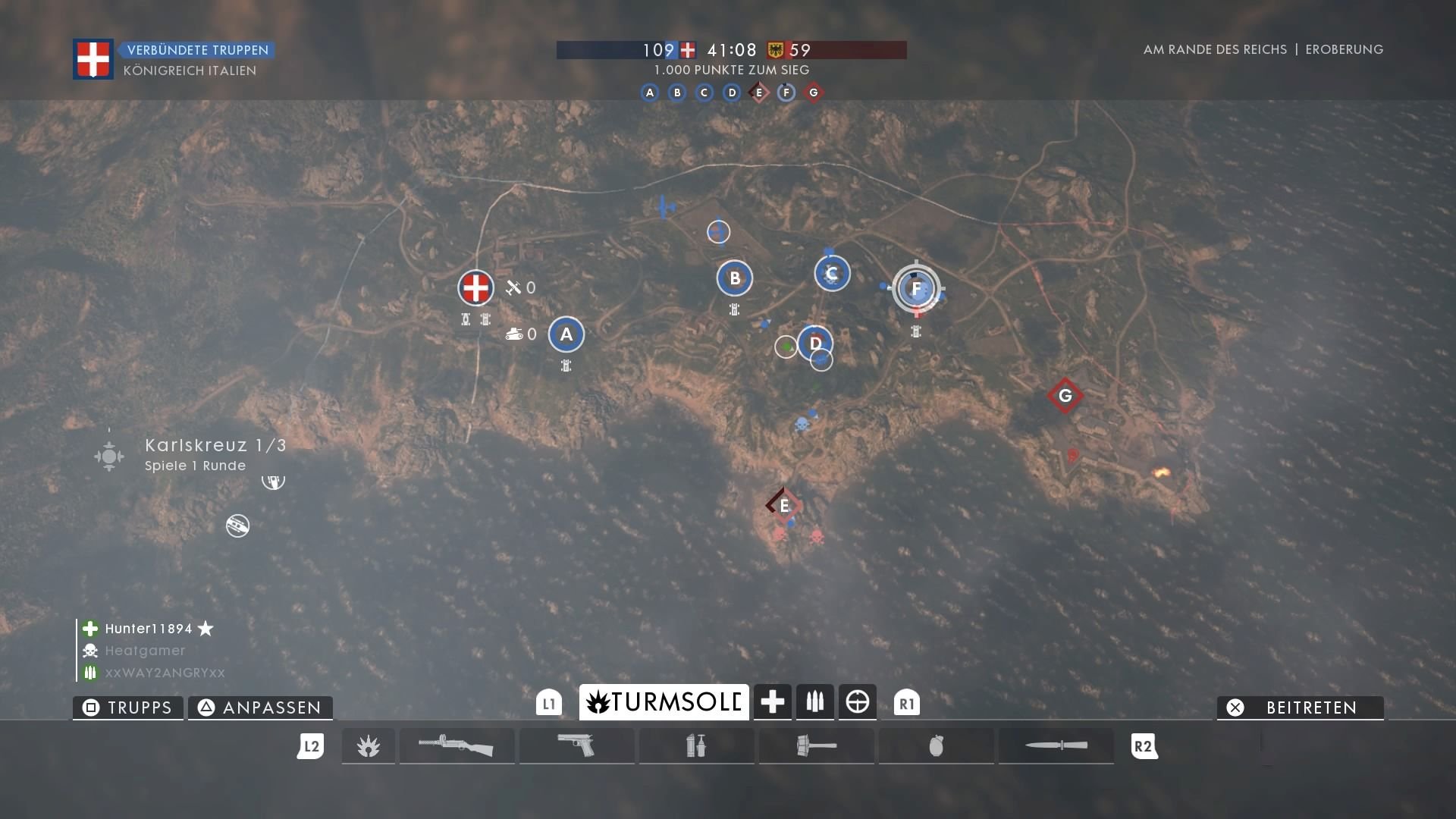Select the knife melee weapon slot
The image size is (1456, 819).
pos(1056,746)
